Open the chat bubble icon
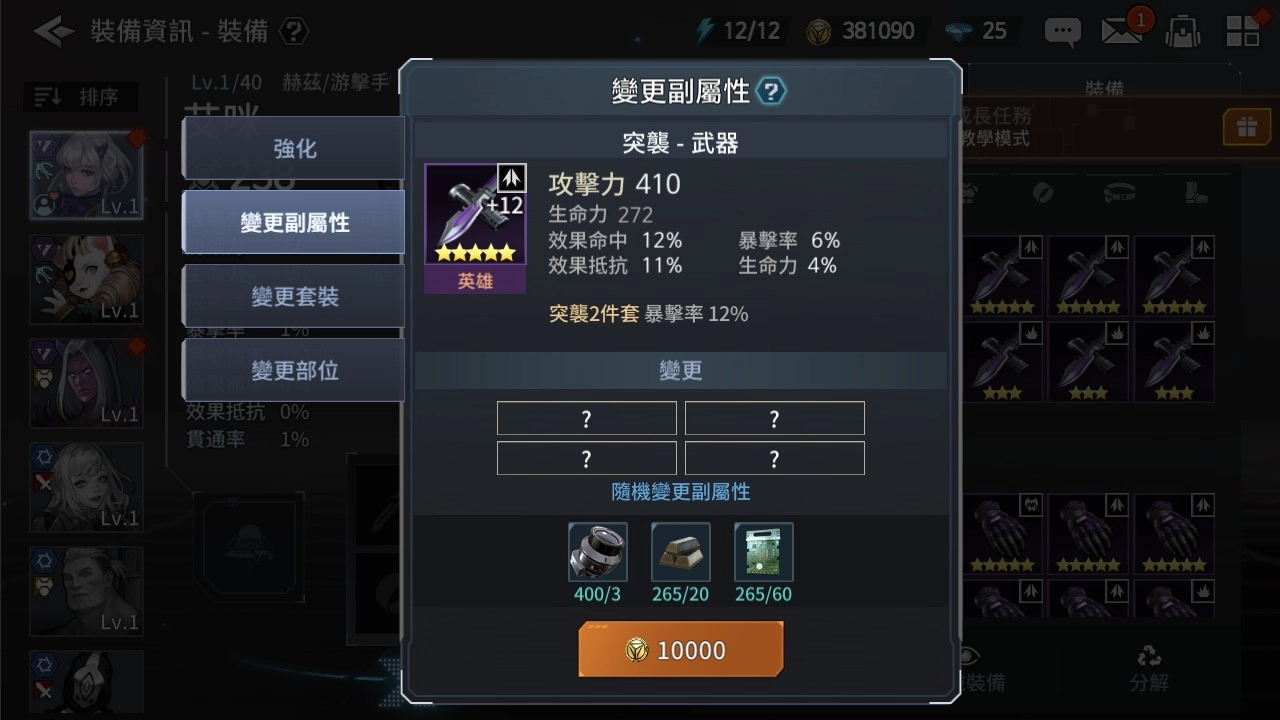Screen dimensions: 1280x720 point(1062,31)
